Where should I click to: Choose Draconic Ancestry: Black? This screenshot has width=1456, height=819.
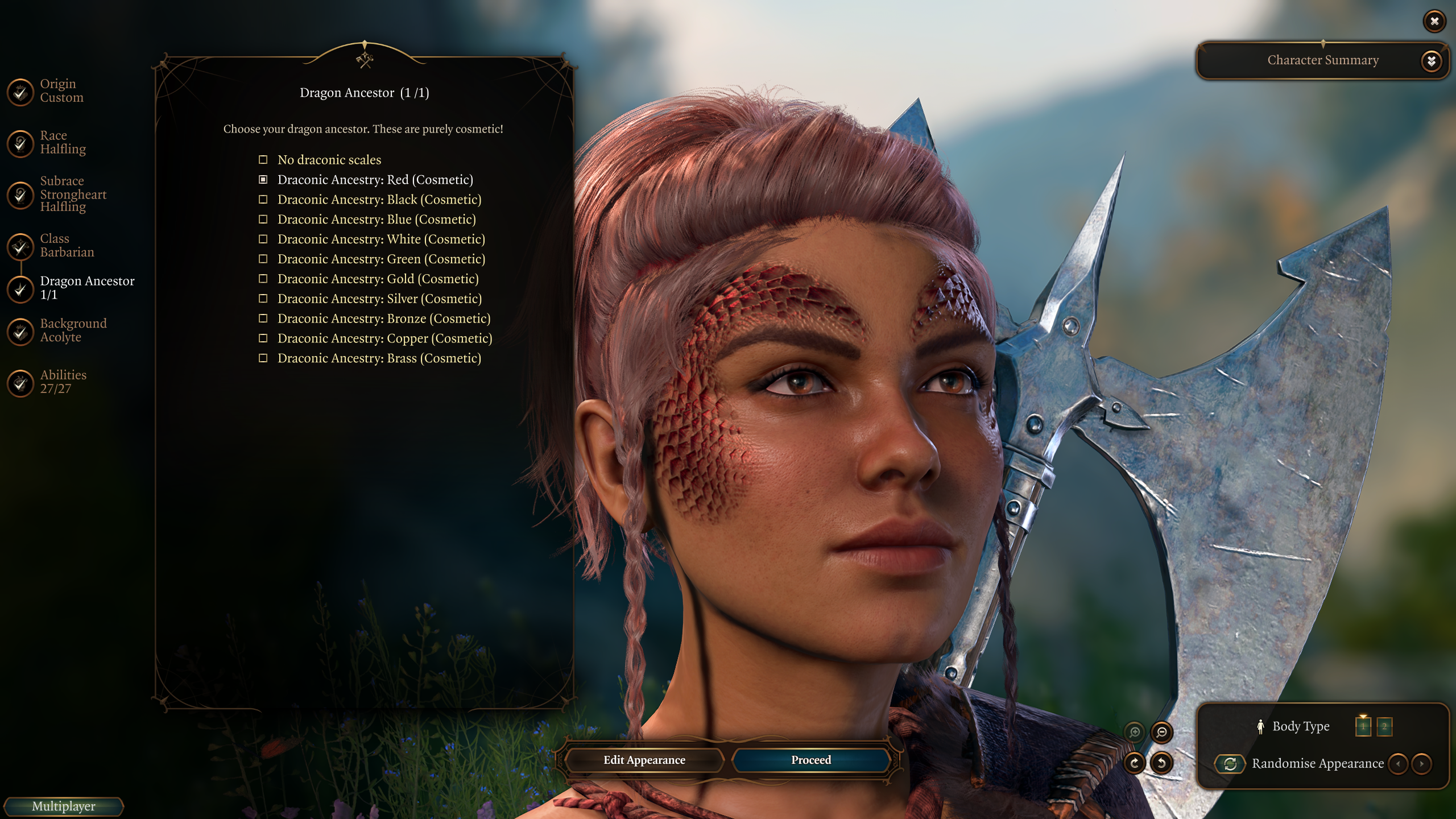click(x=379, y=200)
